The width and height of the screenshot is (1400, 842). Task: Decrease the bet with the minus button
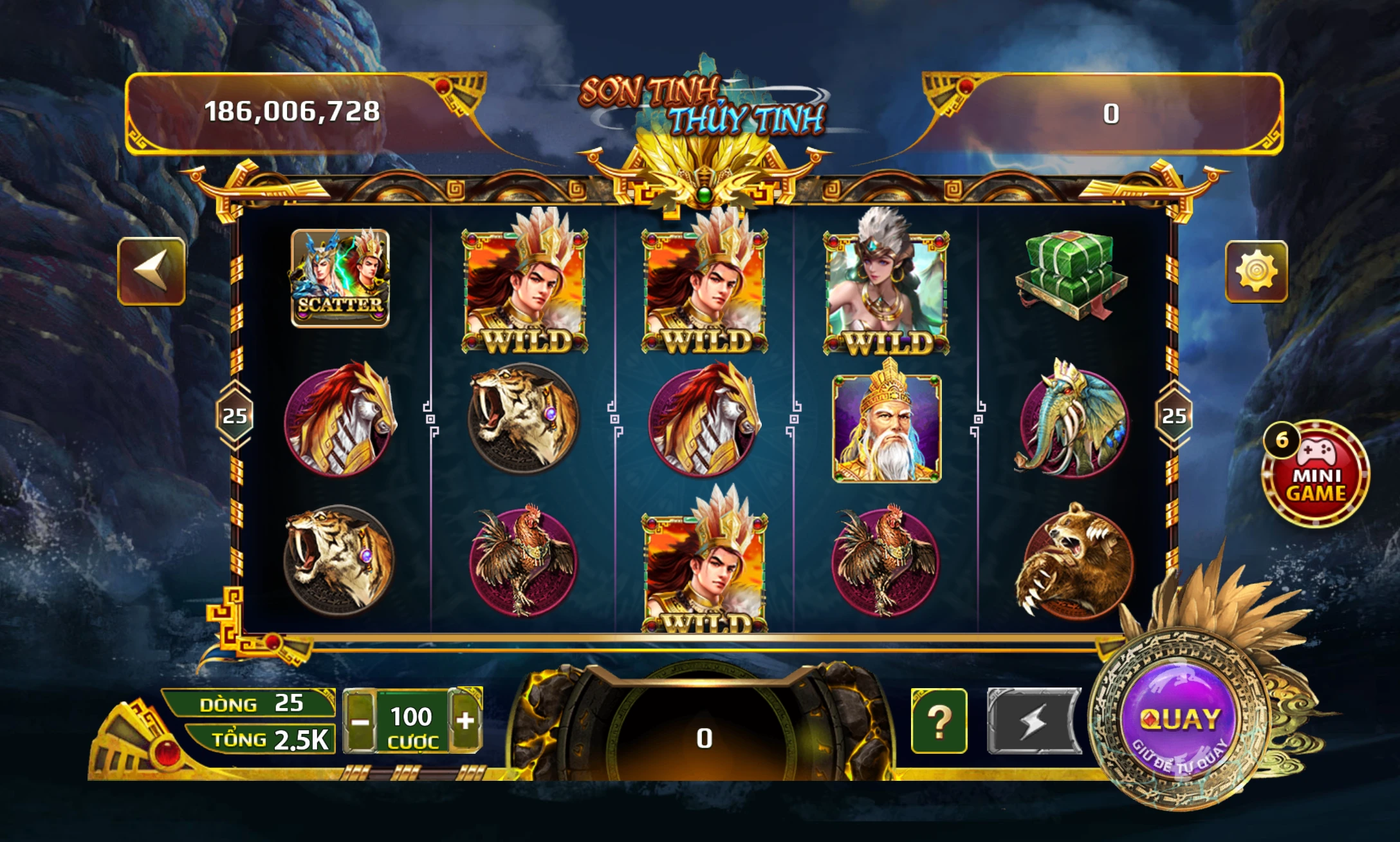(x=360, y=721)
